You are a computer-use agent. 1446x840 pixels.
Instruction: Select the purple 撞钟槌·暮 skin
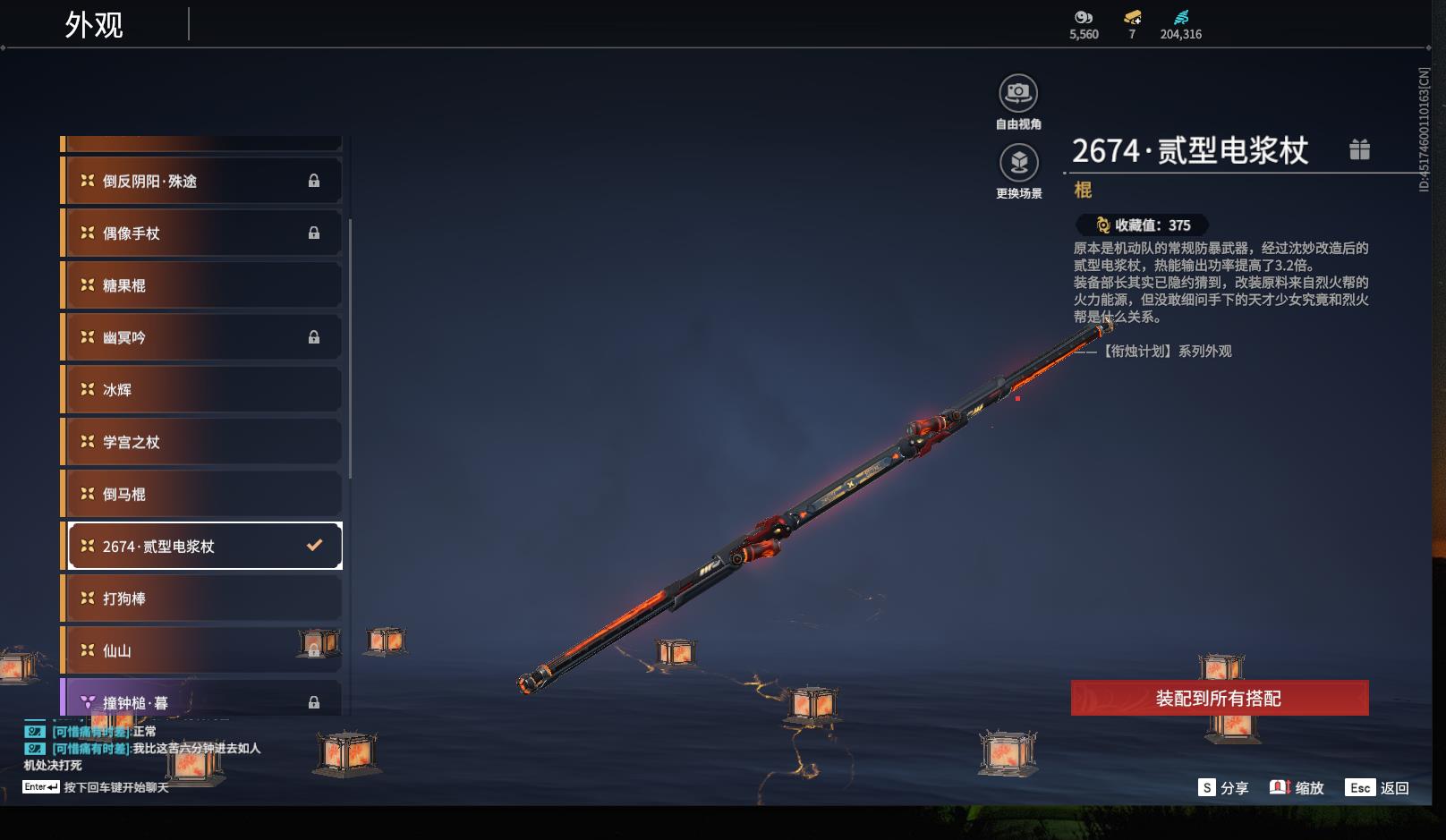(x=202, y=701)
